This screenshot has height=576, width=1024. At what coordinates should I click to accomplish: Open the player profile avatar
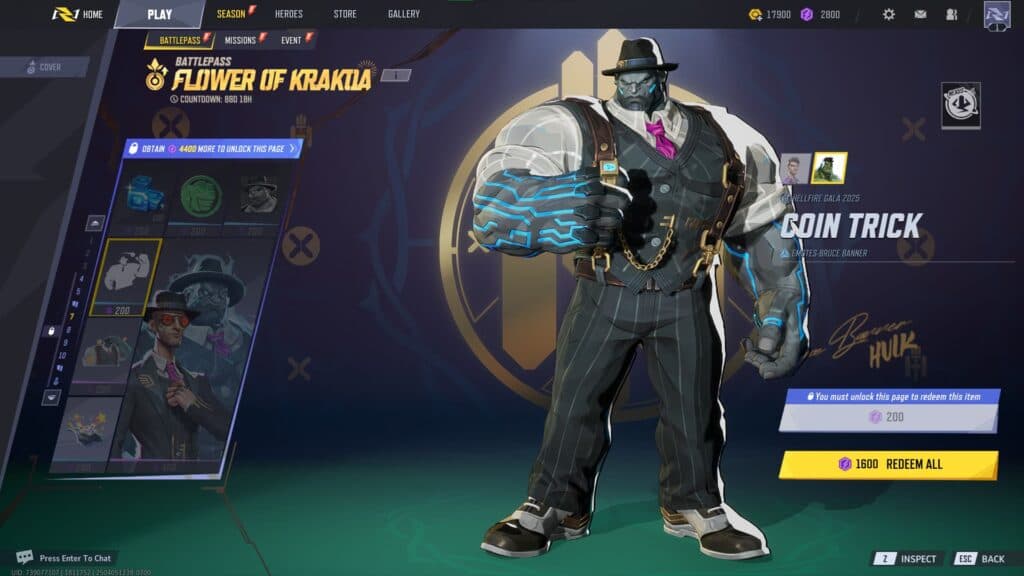point(997,15)
